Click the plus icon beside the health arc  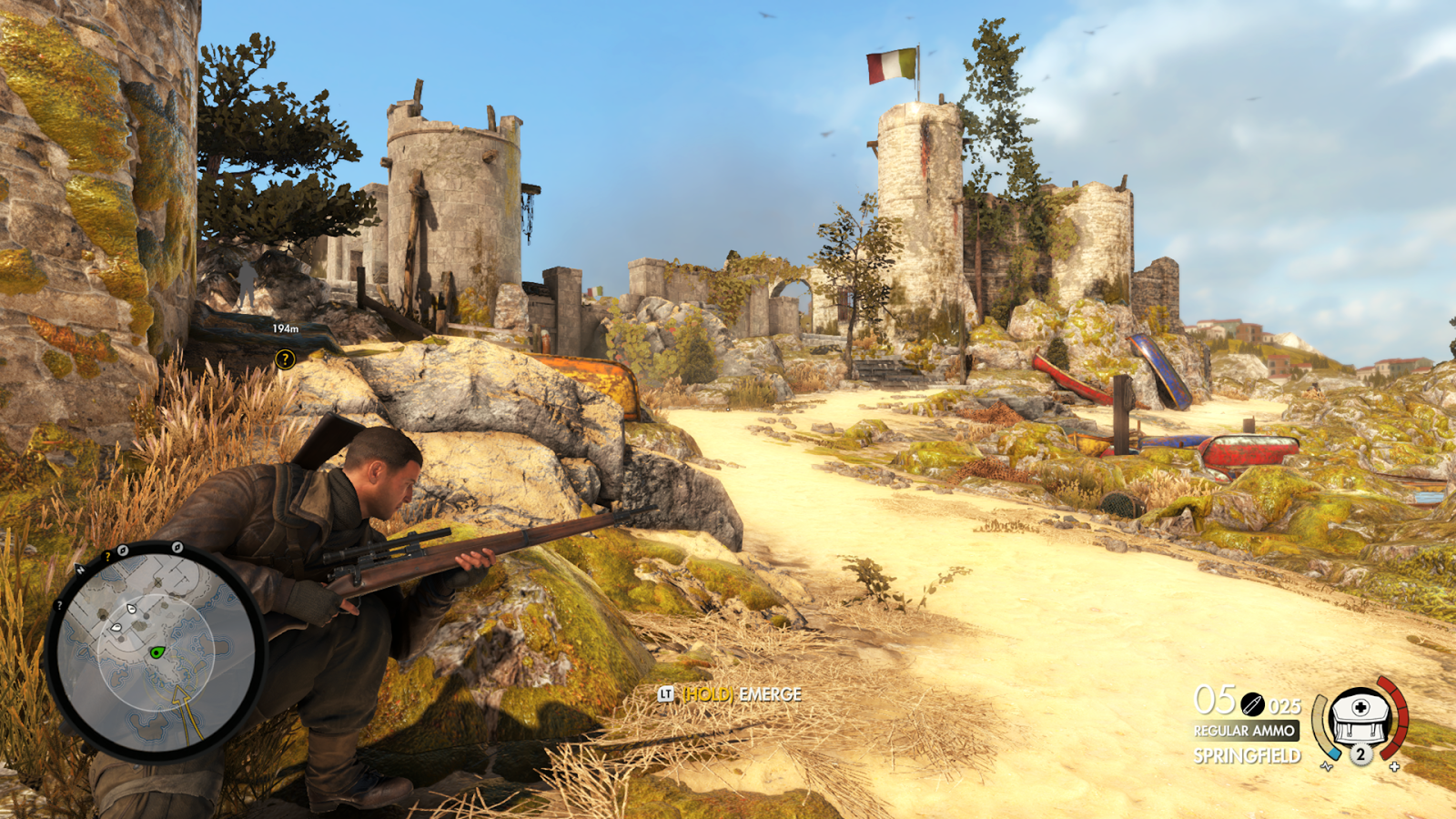coord(1394,767)
